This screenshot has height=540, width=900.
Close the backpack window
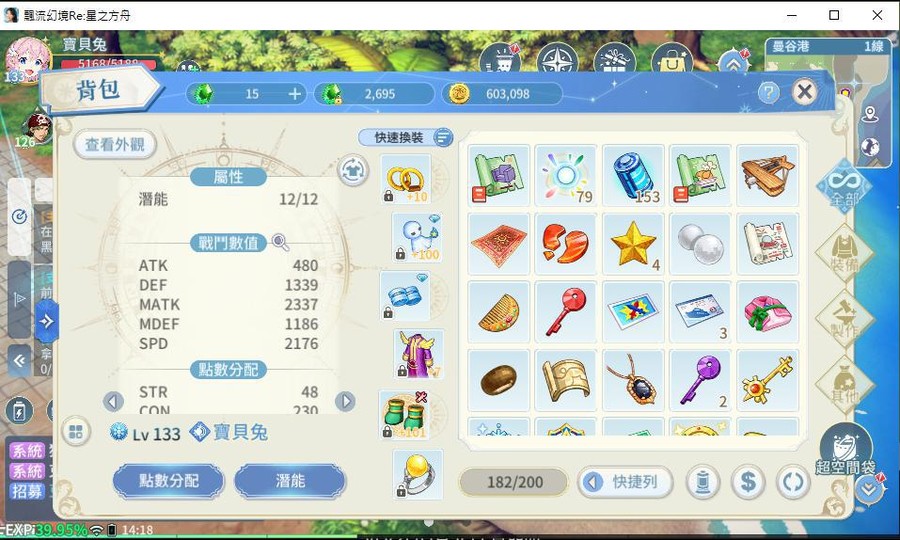(804, 93)
